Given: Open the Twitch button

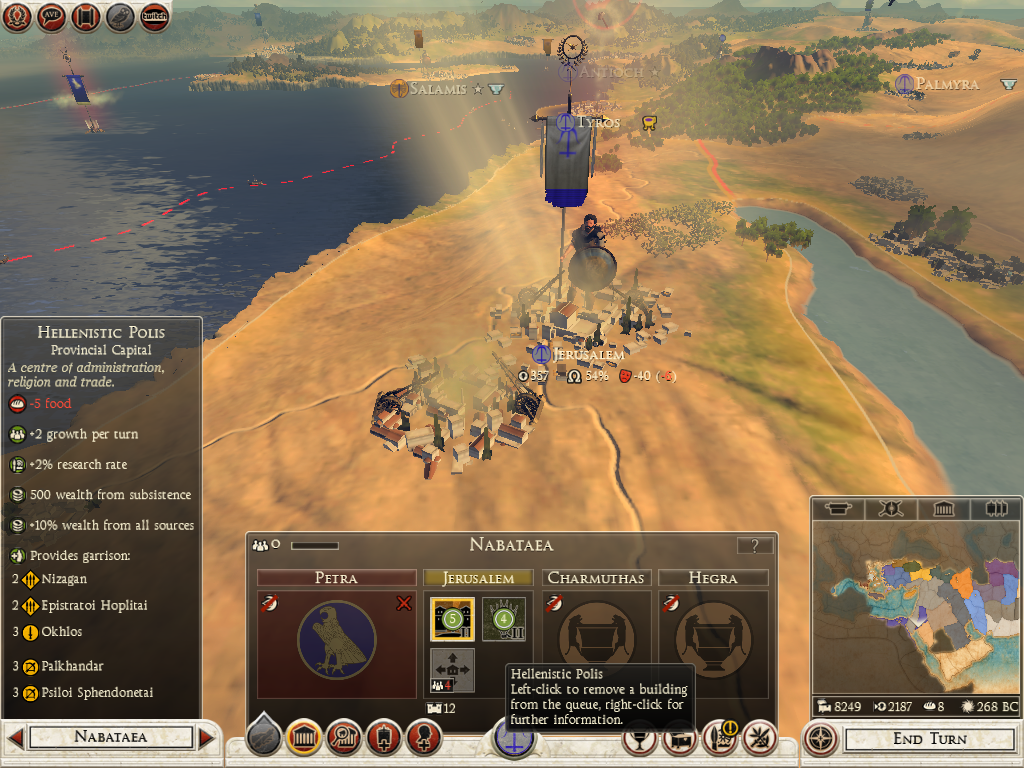Looking at the screenshot, I should click(154, 16).
